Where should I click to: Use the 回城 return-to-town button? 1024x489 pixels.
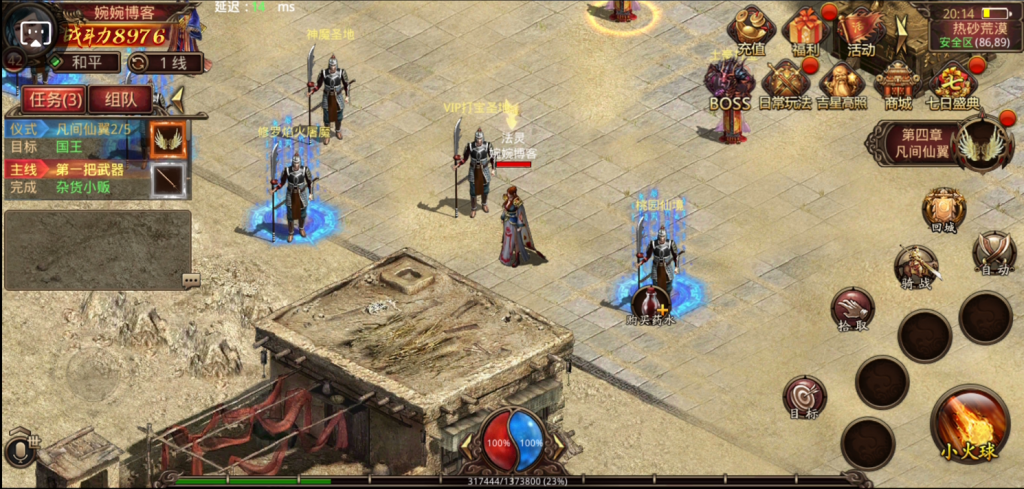pyautogui.click(x=943, y=210)
